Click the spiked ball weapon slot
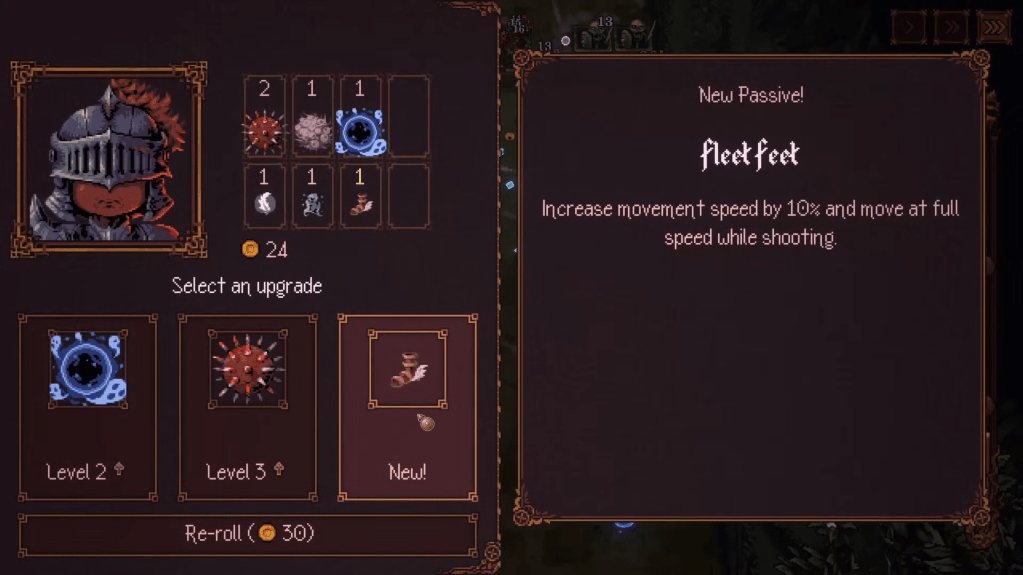Viewport: 1023px width, 575px height. tap(265, 117)
